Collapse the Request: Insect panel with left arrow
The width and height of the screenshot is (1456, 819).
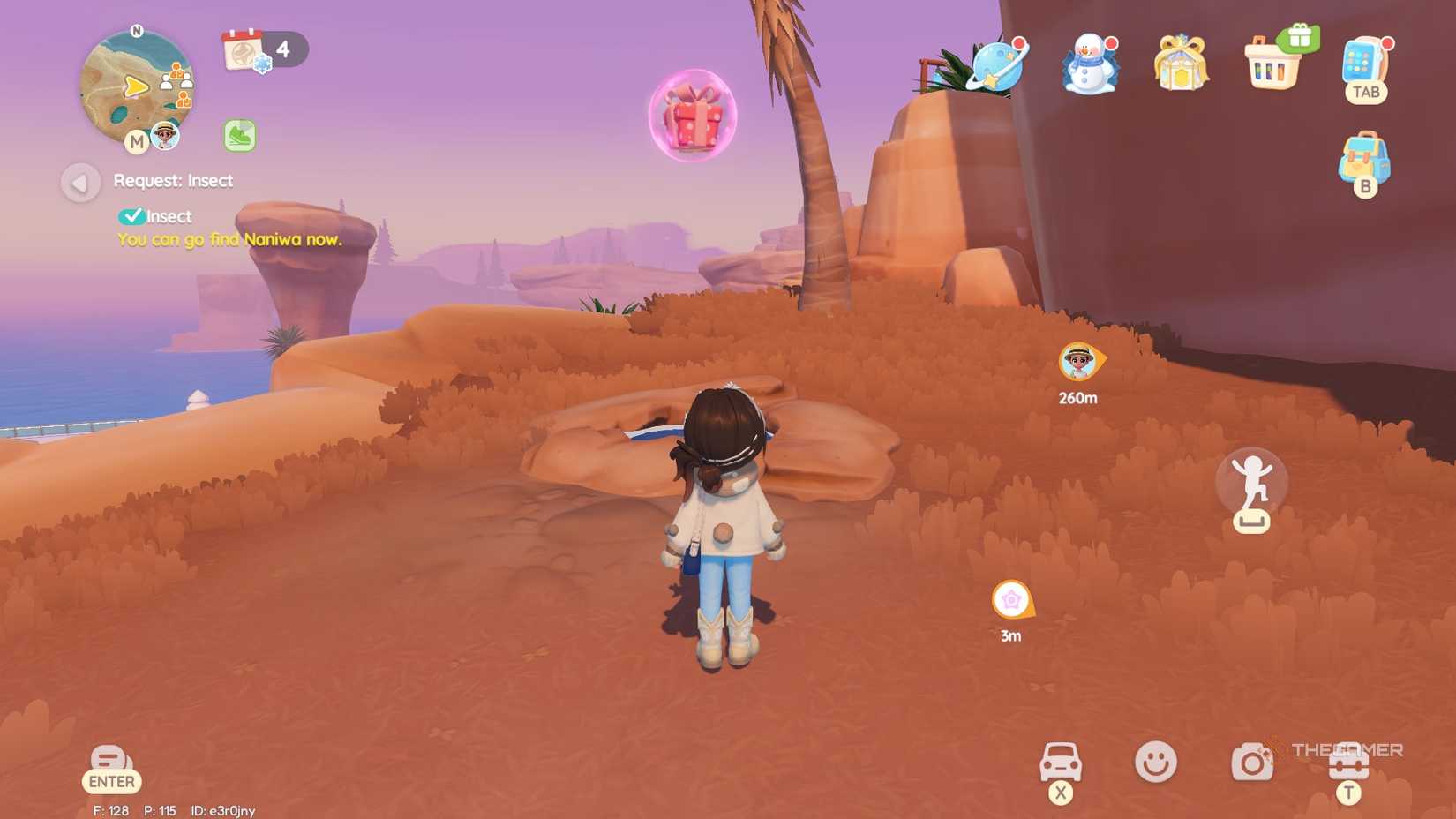(x=80, y=183)
